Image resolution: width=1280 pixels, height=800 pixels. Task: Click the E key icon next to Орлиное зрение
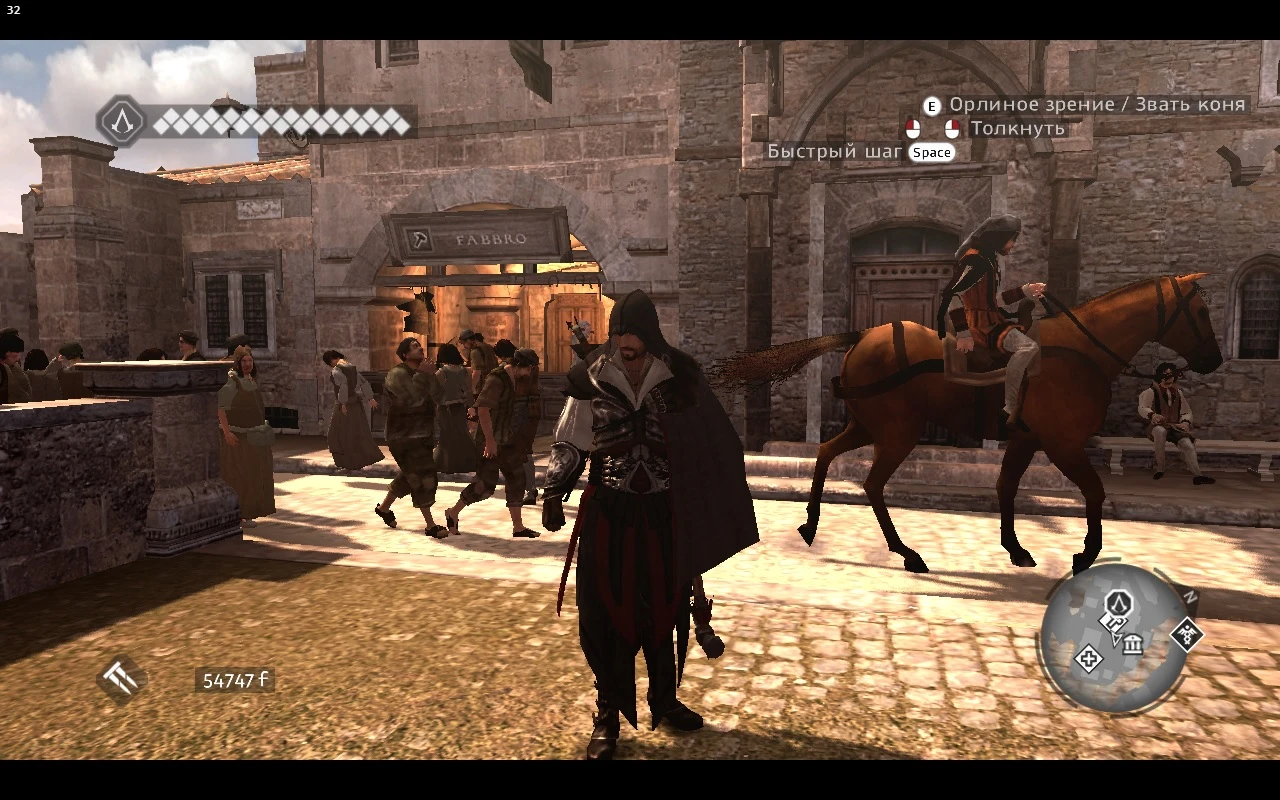[933, 105]
